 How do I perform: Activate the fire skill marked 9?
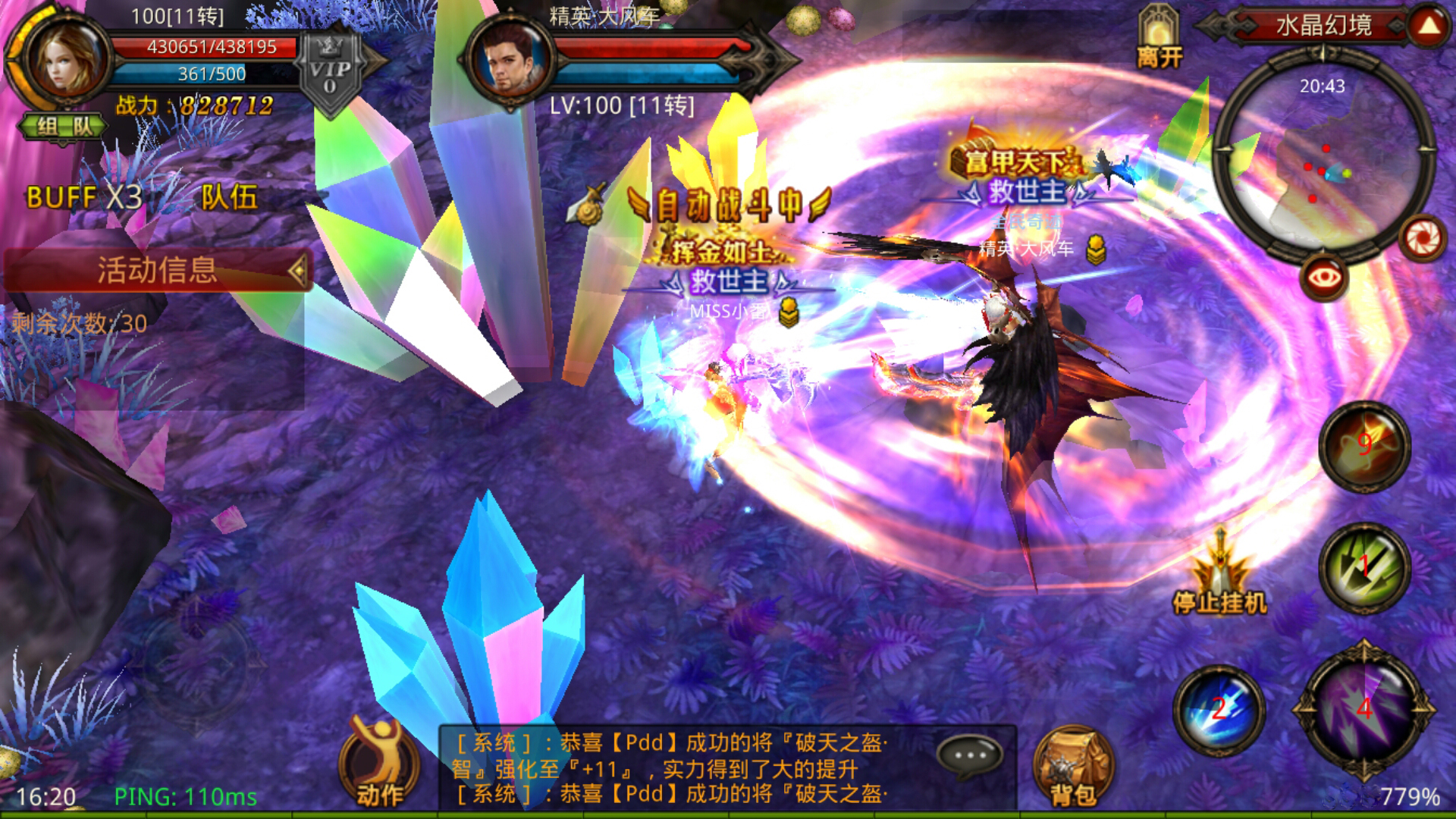(x=1364, y=445)
